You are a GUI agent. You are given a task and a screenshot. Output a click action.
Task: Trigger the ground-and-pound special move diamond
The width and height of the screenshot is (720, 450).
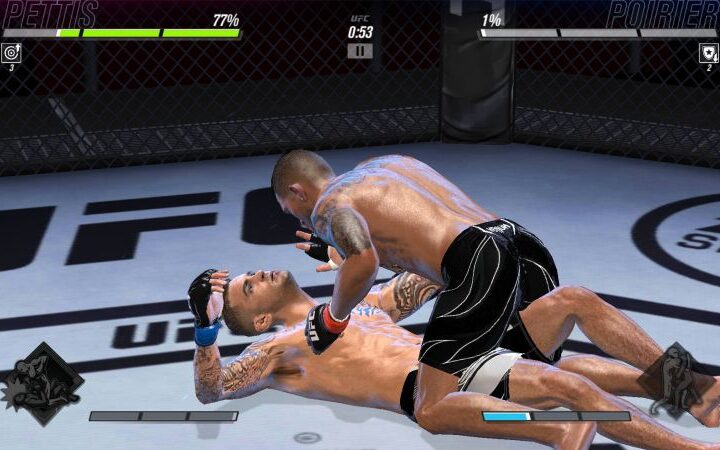pos(43,383)
